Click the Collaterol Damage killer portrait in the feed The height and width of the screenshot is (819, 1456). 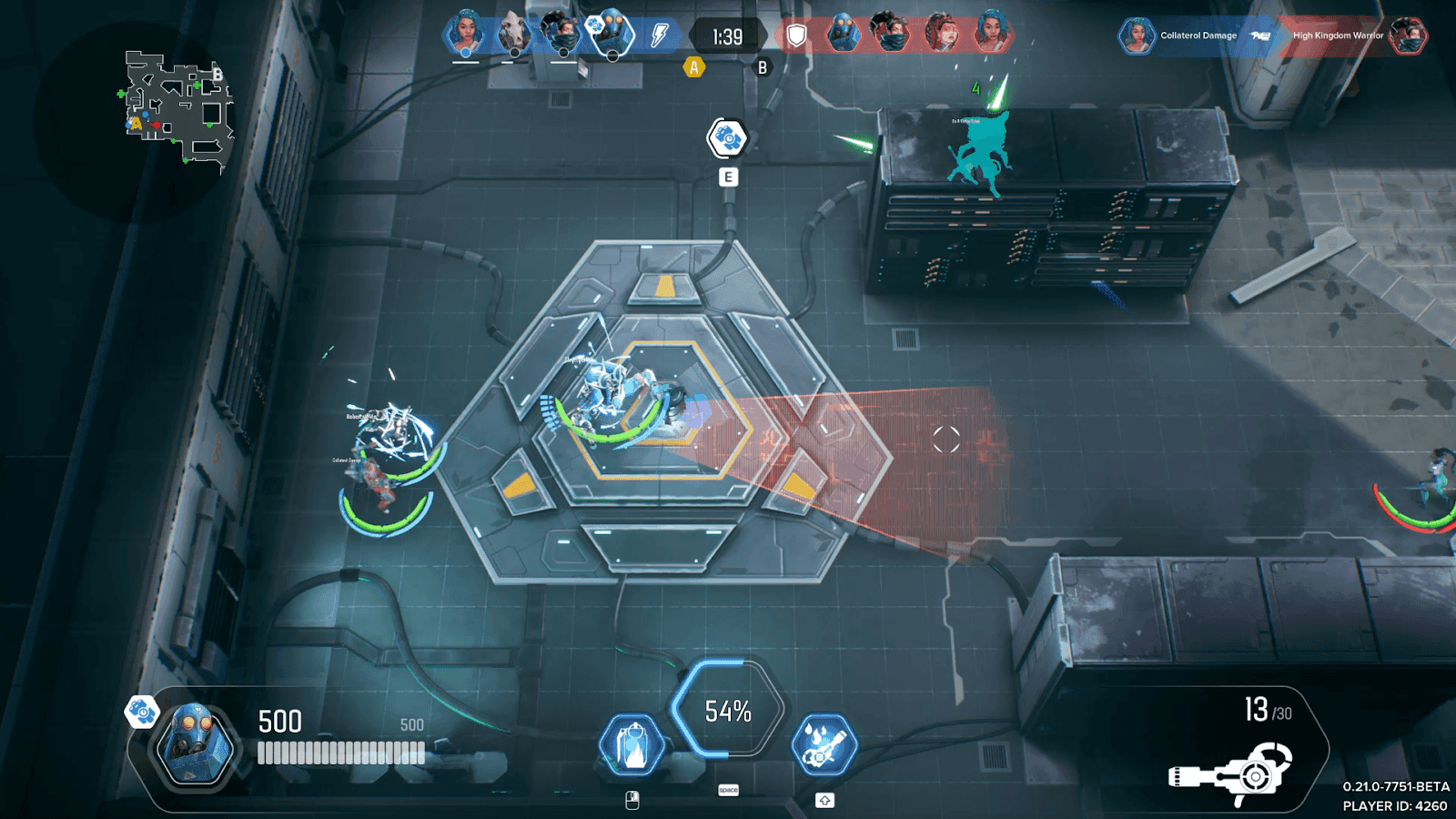pos(1136,35)
